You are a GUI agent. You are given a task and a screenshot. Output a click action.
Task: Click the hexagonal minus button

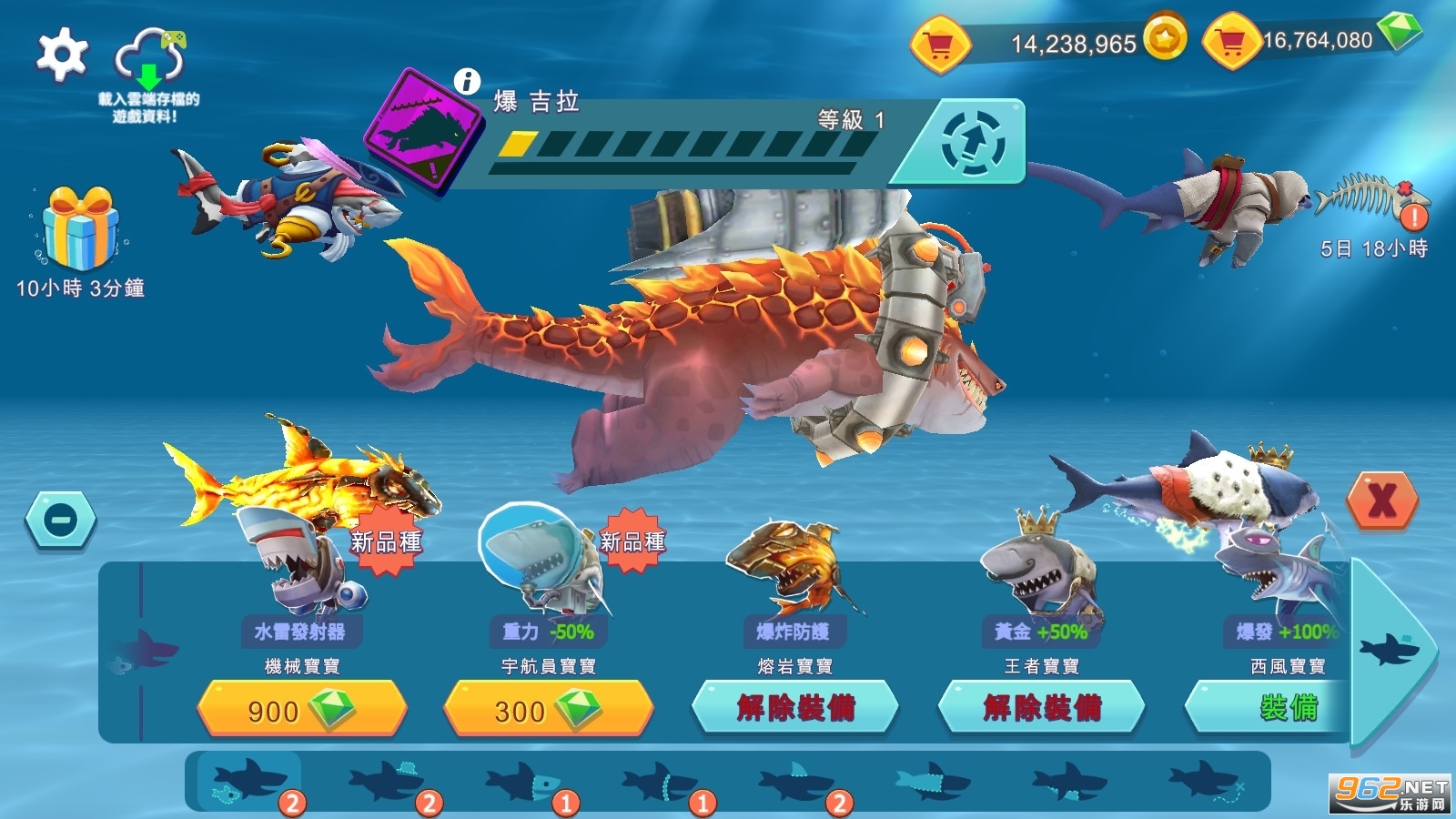click(61, 520)
